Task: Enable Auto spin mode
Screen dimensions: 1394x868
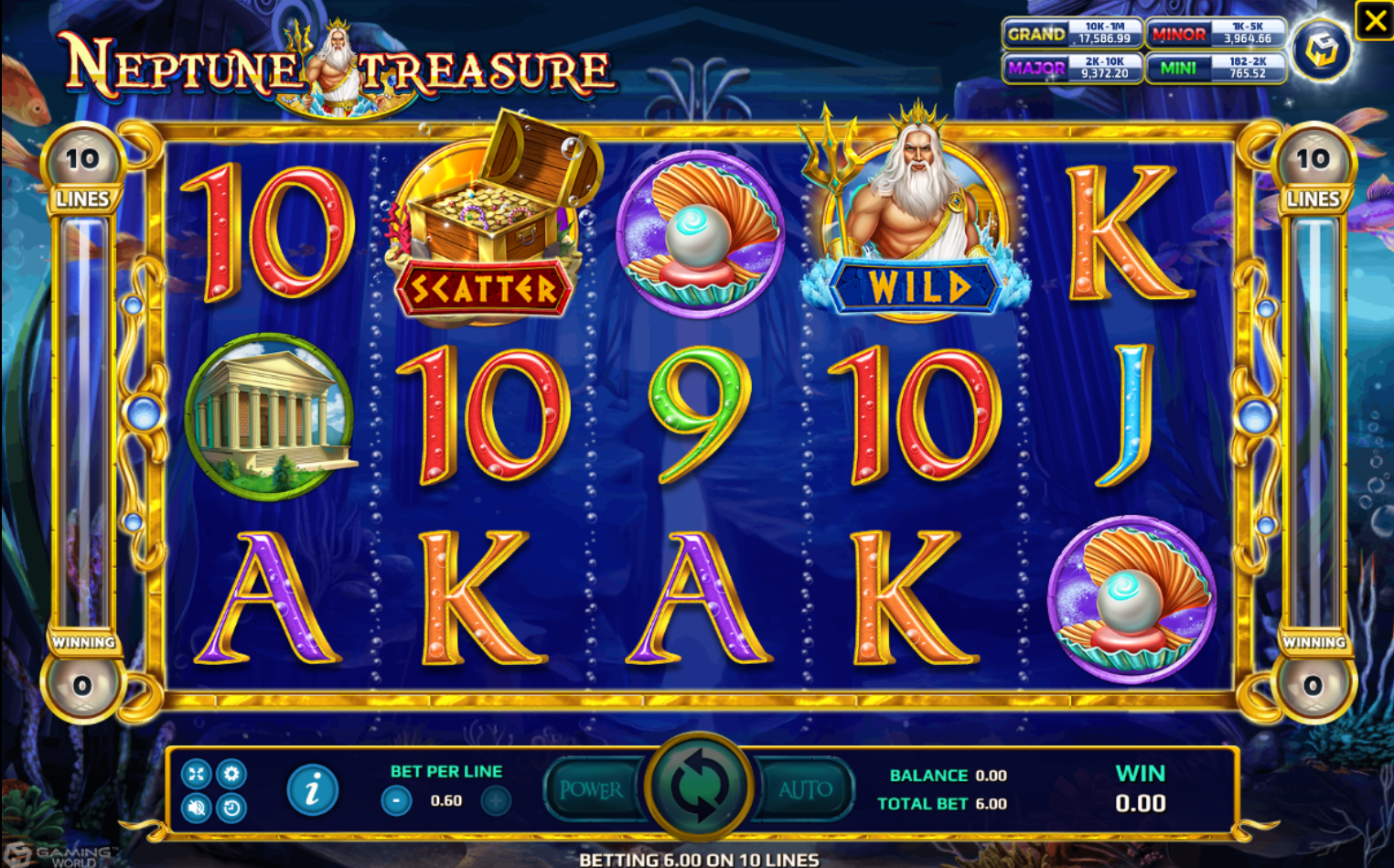Action: click(x=806, y=788)
